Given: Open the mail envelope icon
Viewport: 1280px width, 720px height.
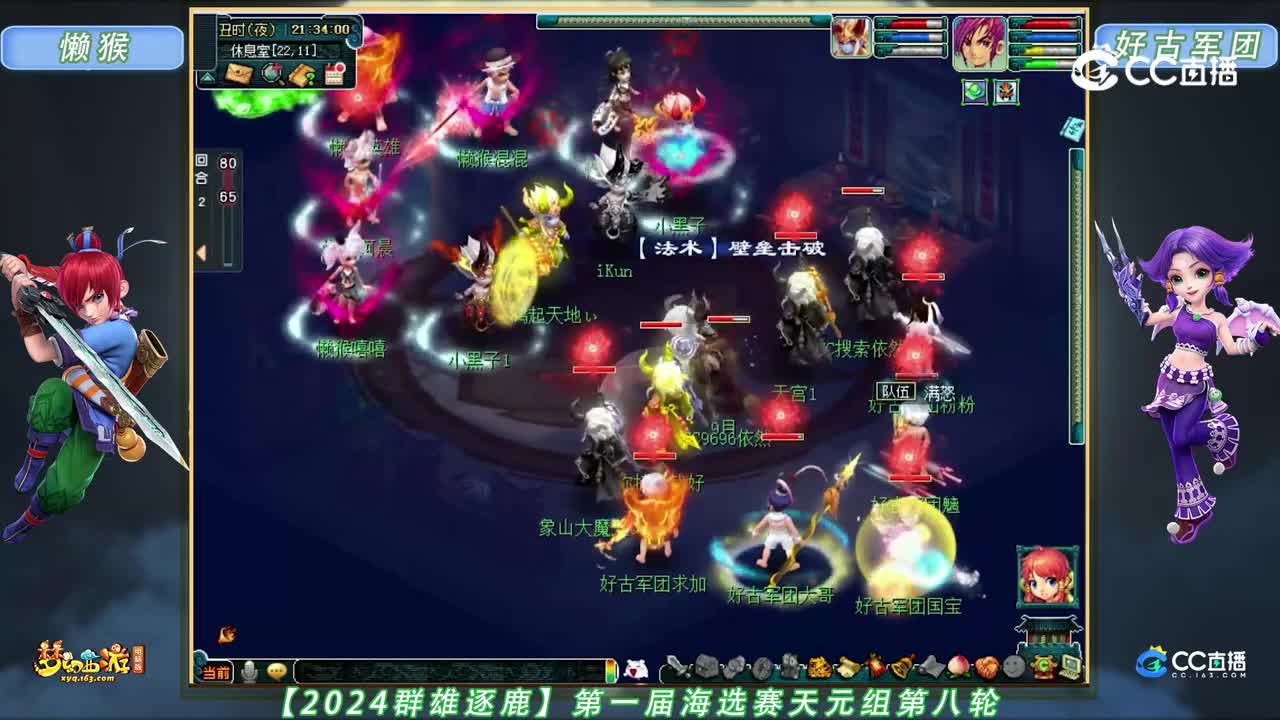Looking at the screenshot, I should click(x=238, y=74).
